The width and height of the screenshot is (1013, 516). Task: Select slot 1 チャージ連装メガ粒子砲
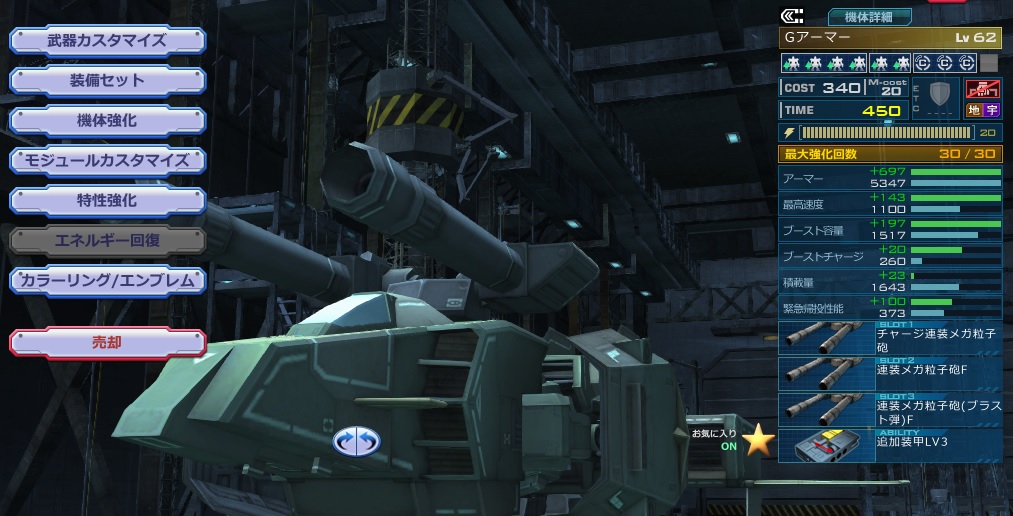click(x=890, y=339)
